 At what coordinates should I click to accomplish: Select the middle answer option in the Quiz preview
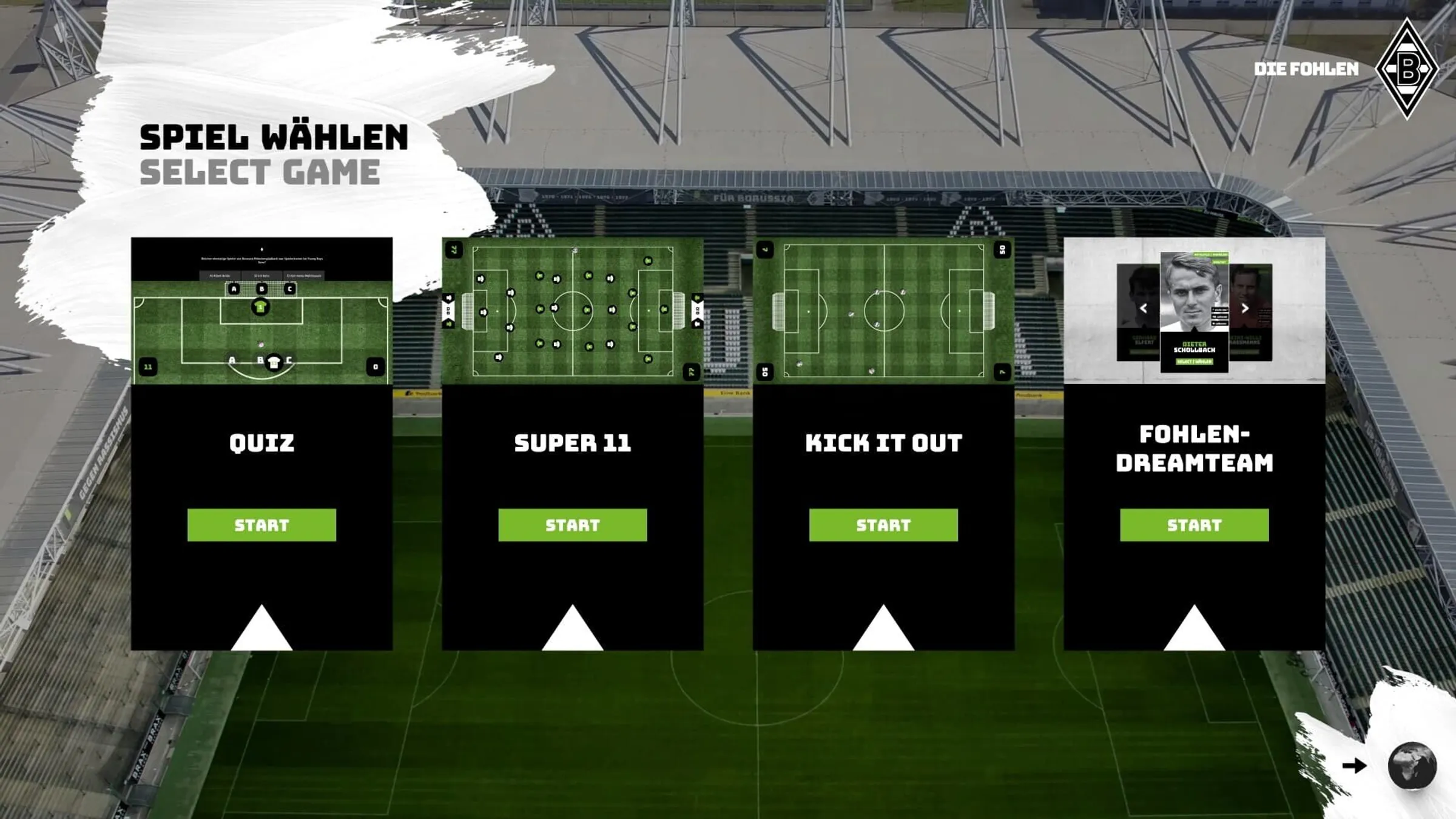pos(262,275)
